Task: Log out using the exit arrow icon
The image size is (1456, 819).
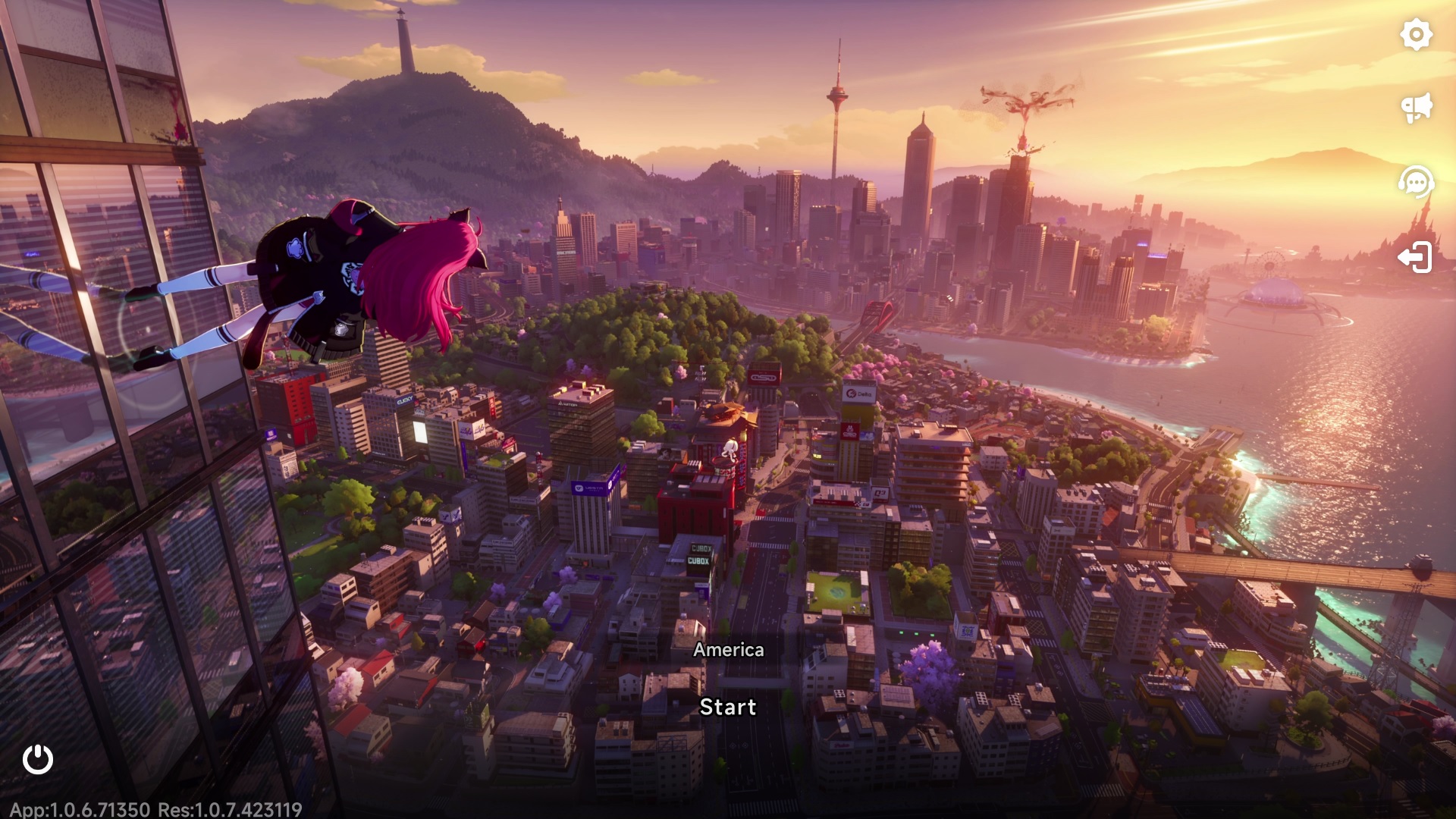Action: [1415, 258]
